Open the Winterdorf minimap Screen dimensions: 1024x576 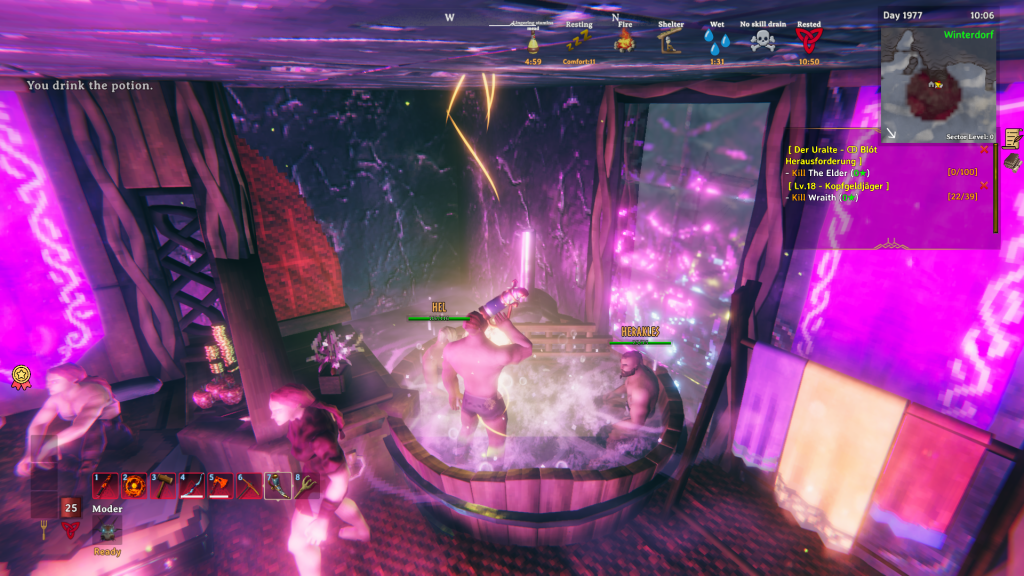938,82
